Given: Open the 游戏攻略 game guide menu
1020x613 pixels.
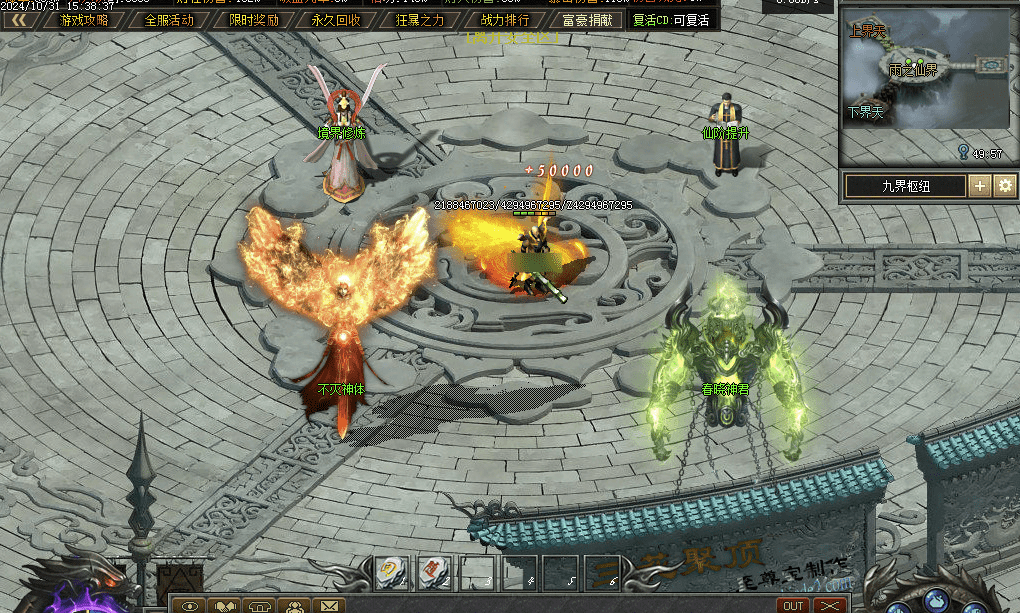Looking at the screenshot, I should pyautogui.click(x=84, y=20).
